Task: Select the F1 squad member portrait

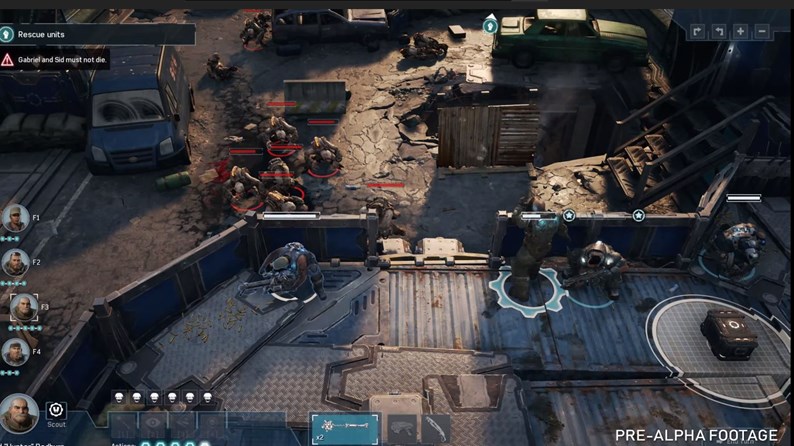Action: pyautogui.click(x=14, y=218)
